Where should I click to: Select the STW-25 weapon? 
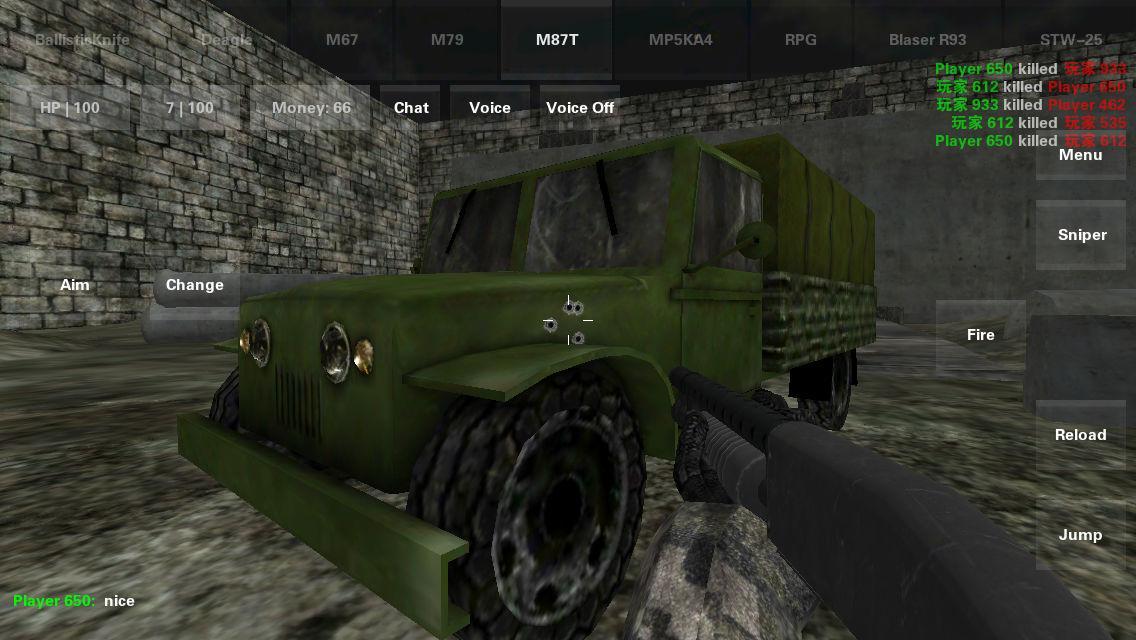click(x=1071, y=40)
